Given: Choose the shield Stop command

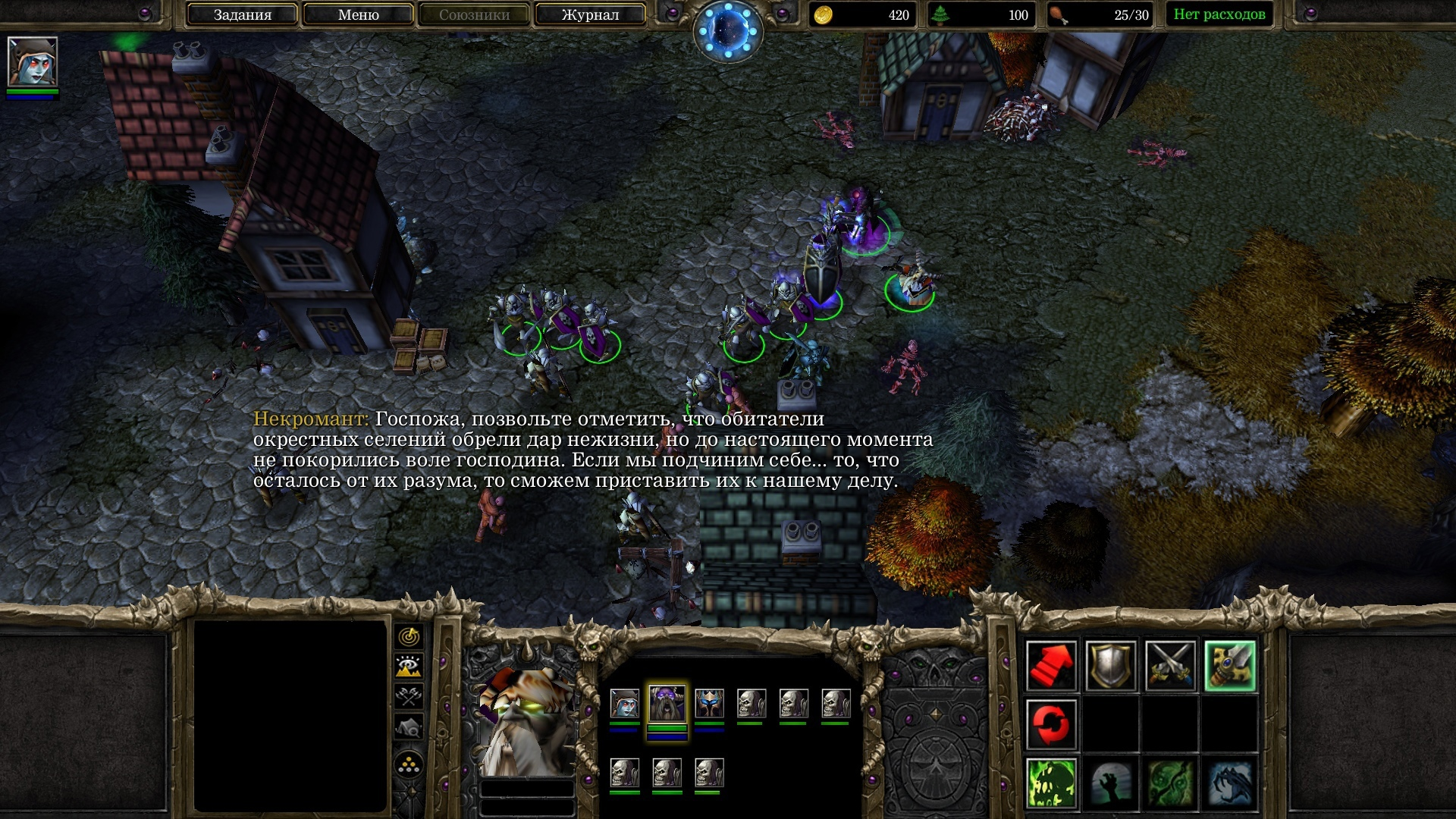Looking at the screenshot, I should 1111,666.
